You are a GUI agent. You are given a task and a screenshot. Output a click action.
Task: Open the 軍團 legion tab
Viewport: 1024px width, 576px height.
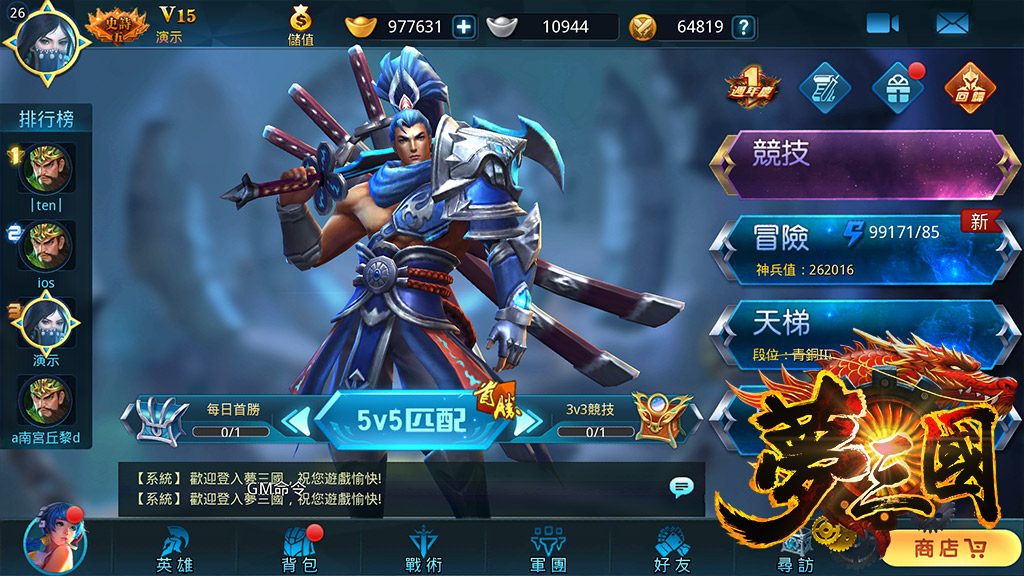point(548,550)
